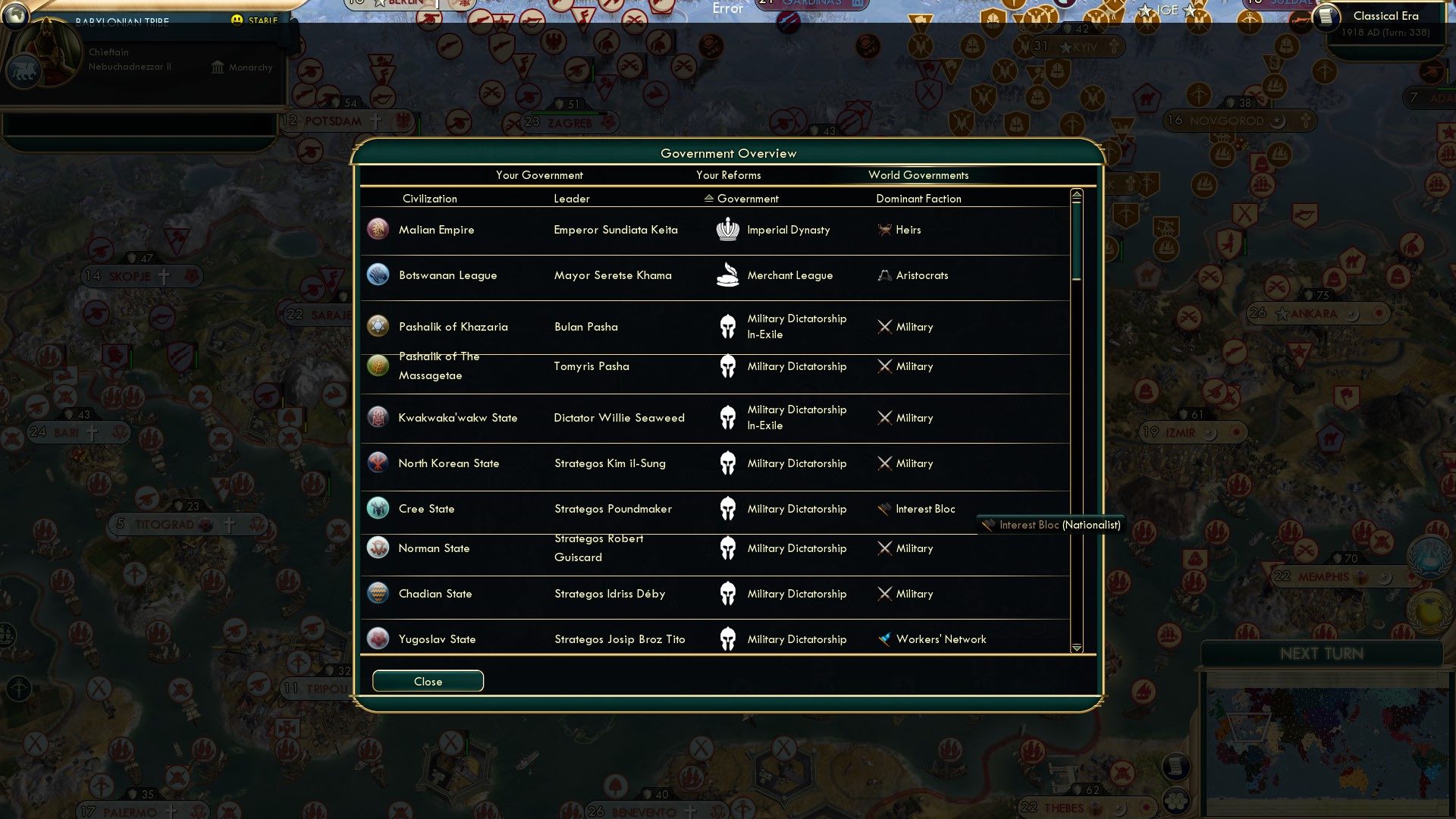
Task: Click the Merchant League quill icon
Action: 728,275
